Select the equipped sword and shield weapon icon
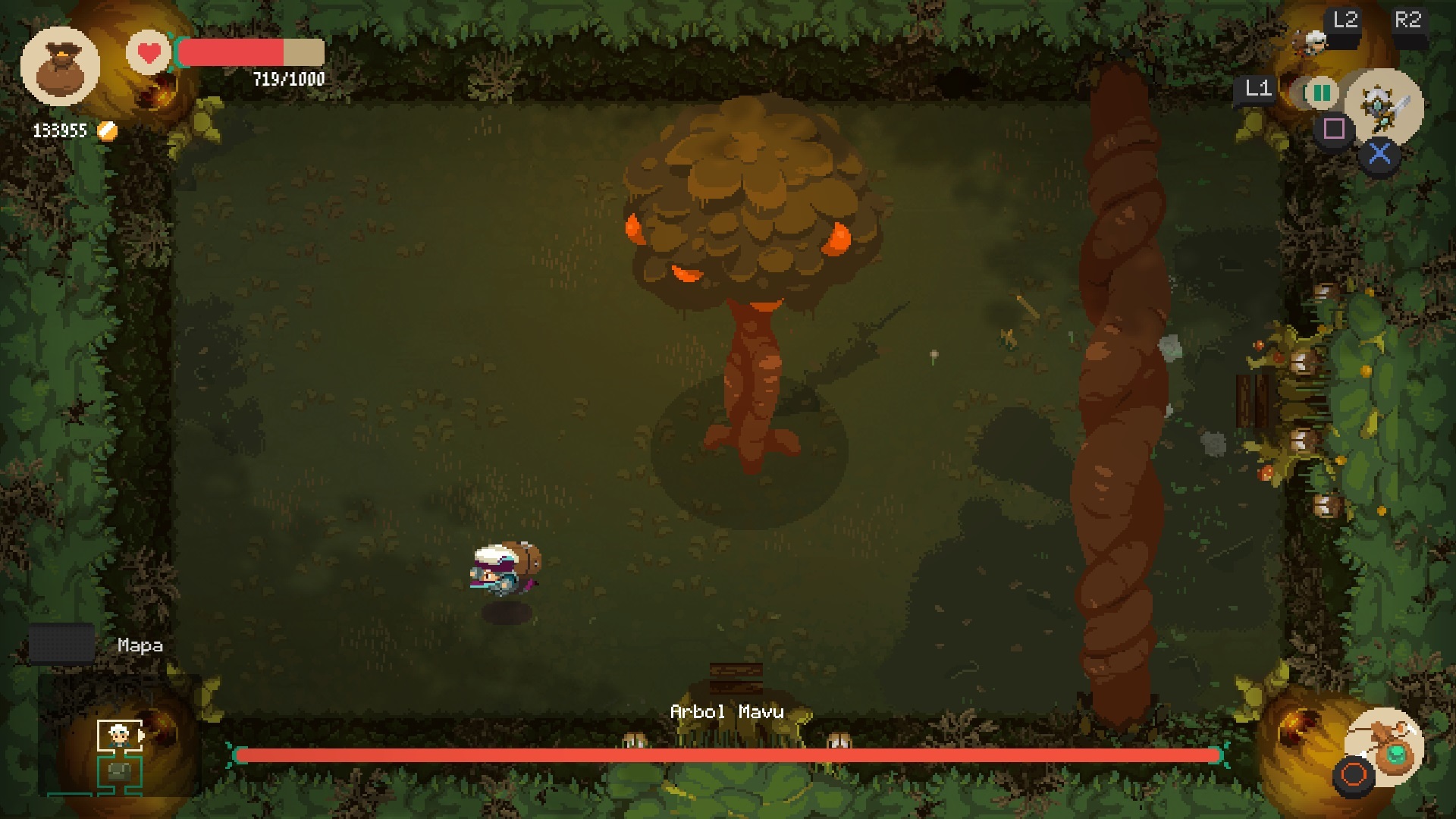The height and width of the screenshot is (819, 1456). pyautogui.click(x=1385, y=105)
